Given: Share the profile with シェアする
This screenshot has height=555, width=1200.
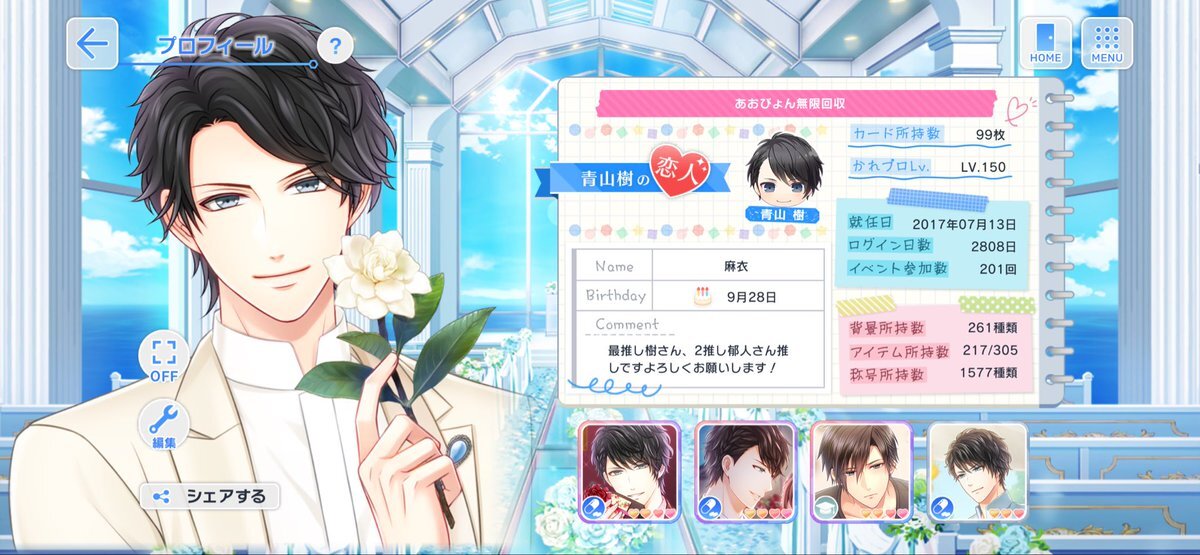Looking at the screenshot, I should point(209,496).
